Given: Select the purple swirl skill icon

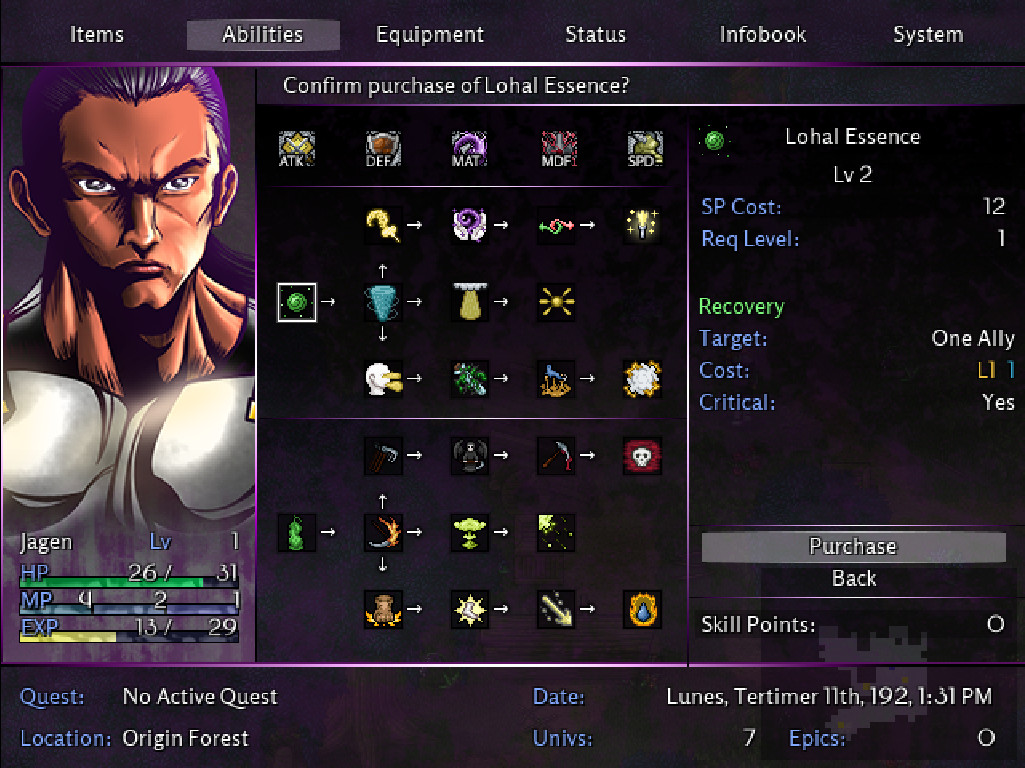Looking at the screenshot, I should [469, 225].
